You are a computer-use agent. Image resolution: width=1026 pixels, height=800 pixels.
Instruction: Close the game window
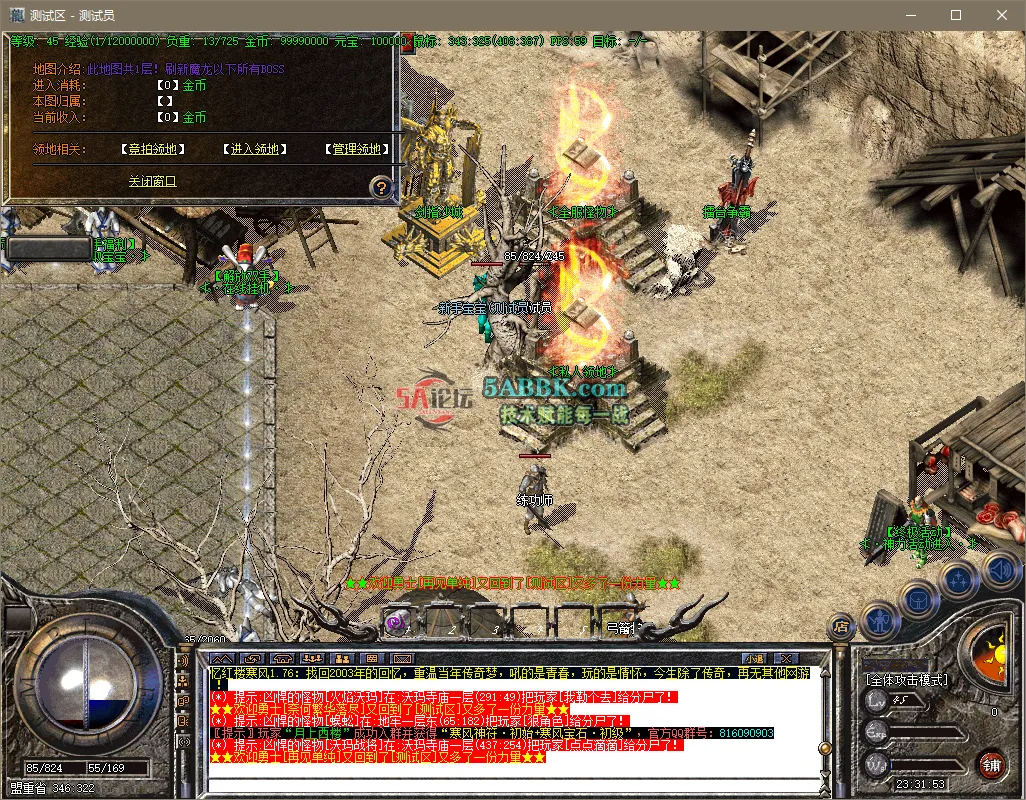pos(1002,15)
